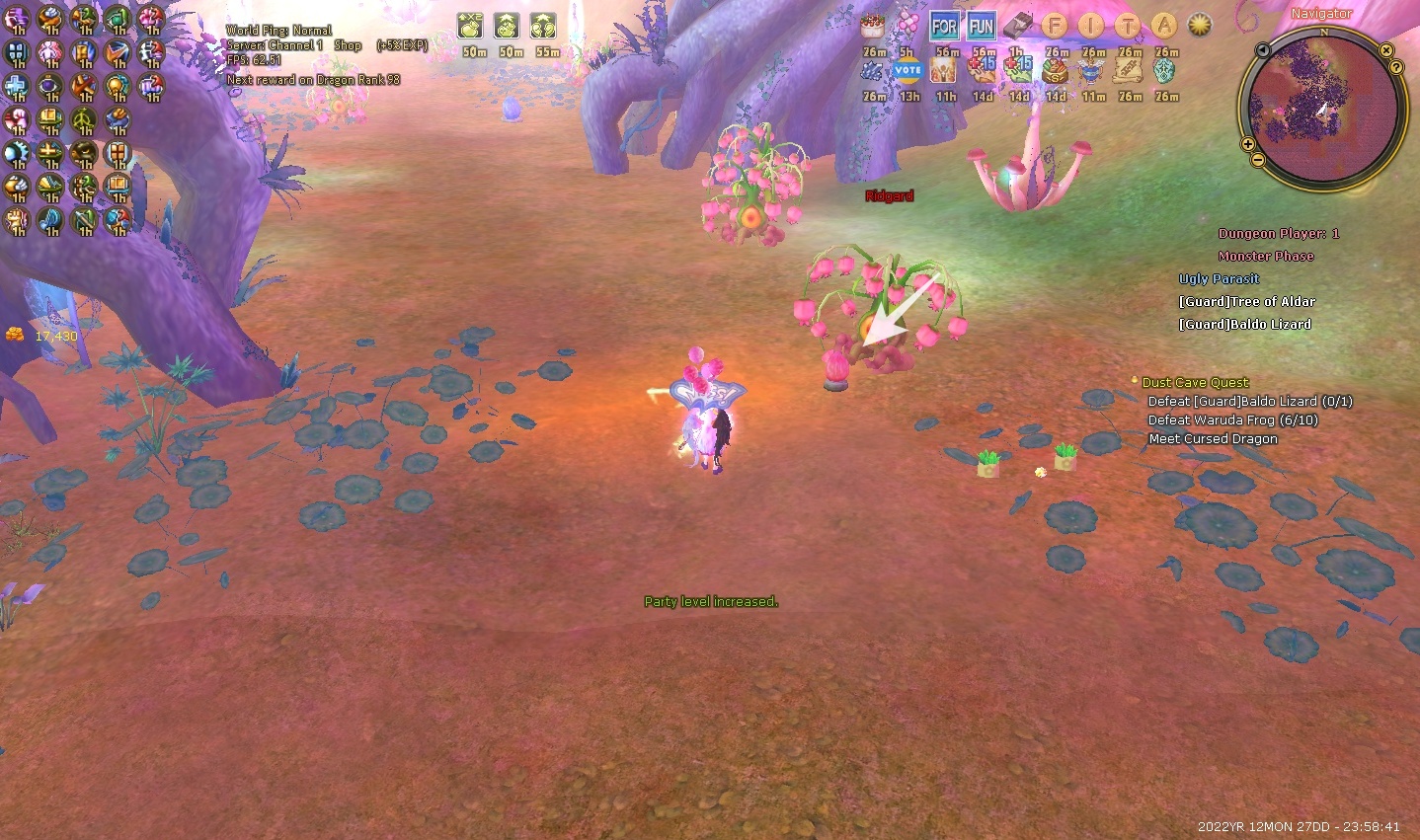Select the cake buff icon
1420x840 pixels.
pyautogui.click(x=872, y=27)
